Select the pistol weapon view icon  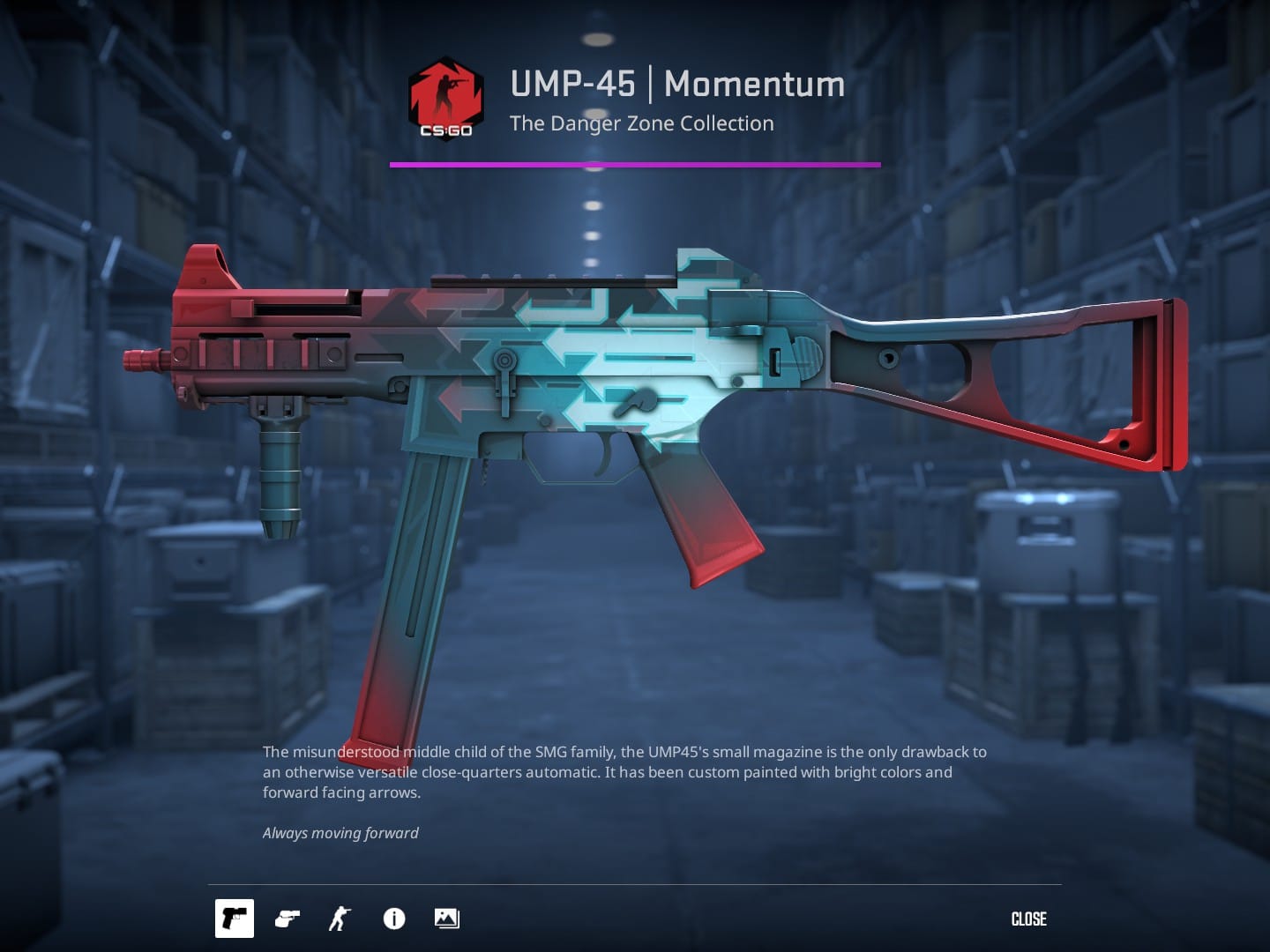235,919
